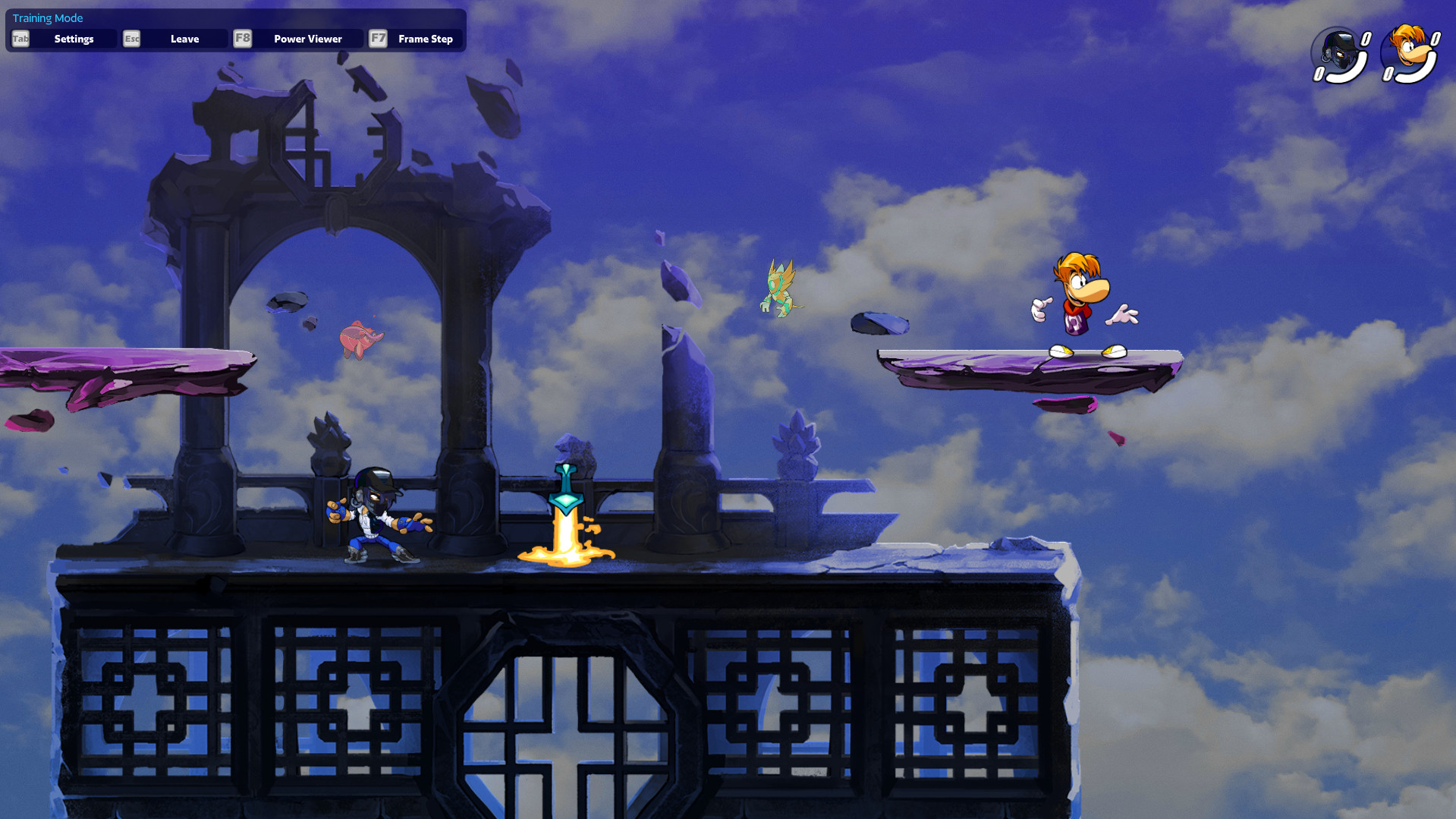Screen dimensions: 1456x819
Task: Click the Tab key icon beside Settings
Action: coord(20,39)
